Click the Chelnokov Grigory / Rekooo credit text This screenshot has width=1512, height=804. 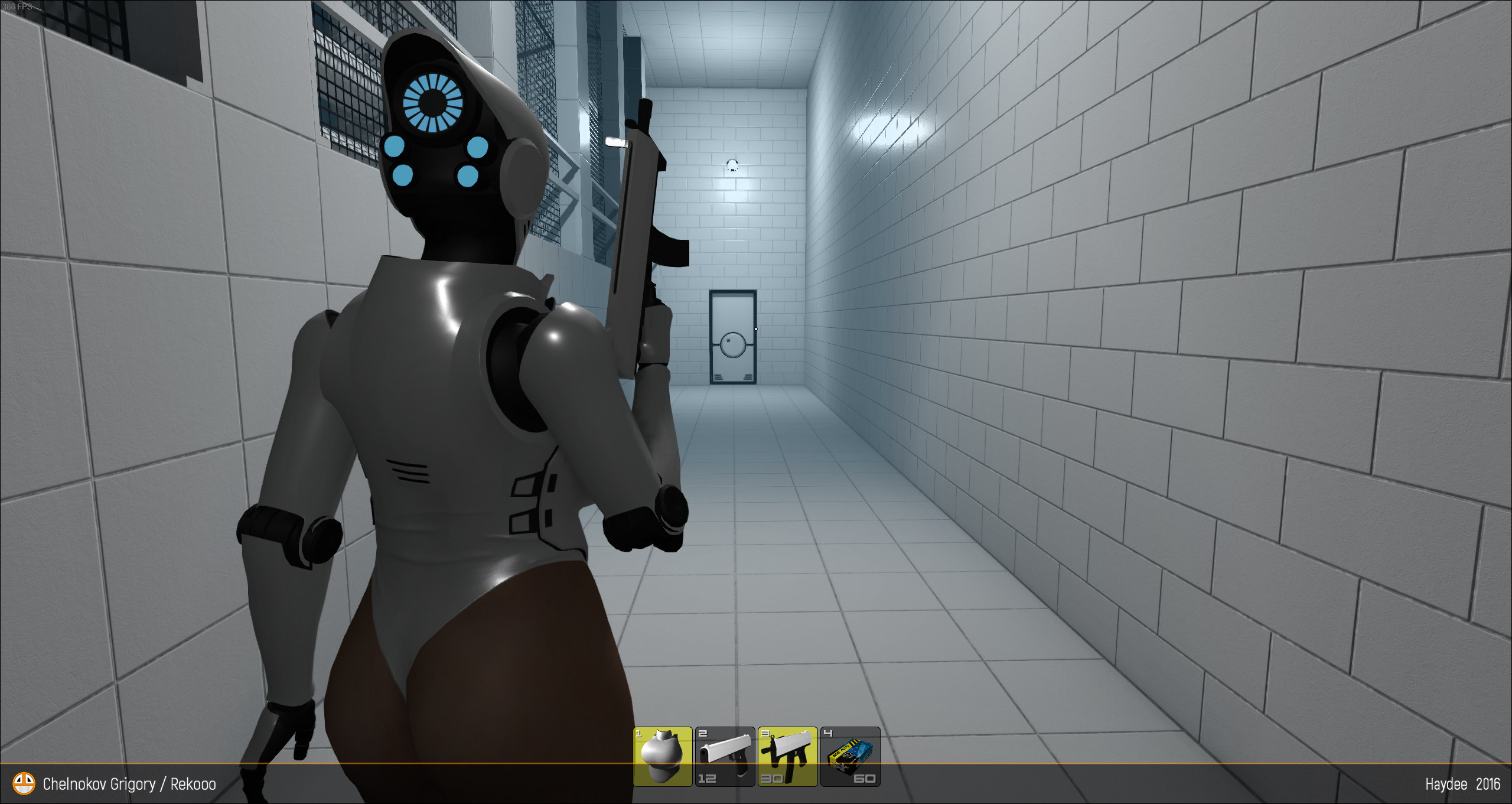(x=129, y=784)
